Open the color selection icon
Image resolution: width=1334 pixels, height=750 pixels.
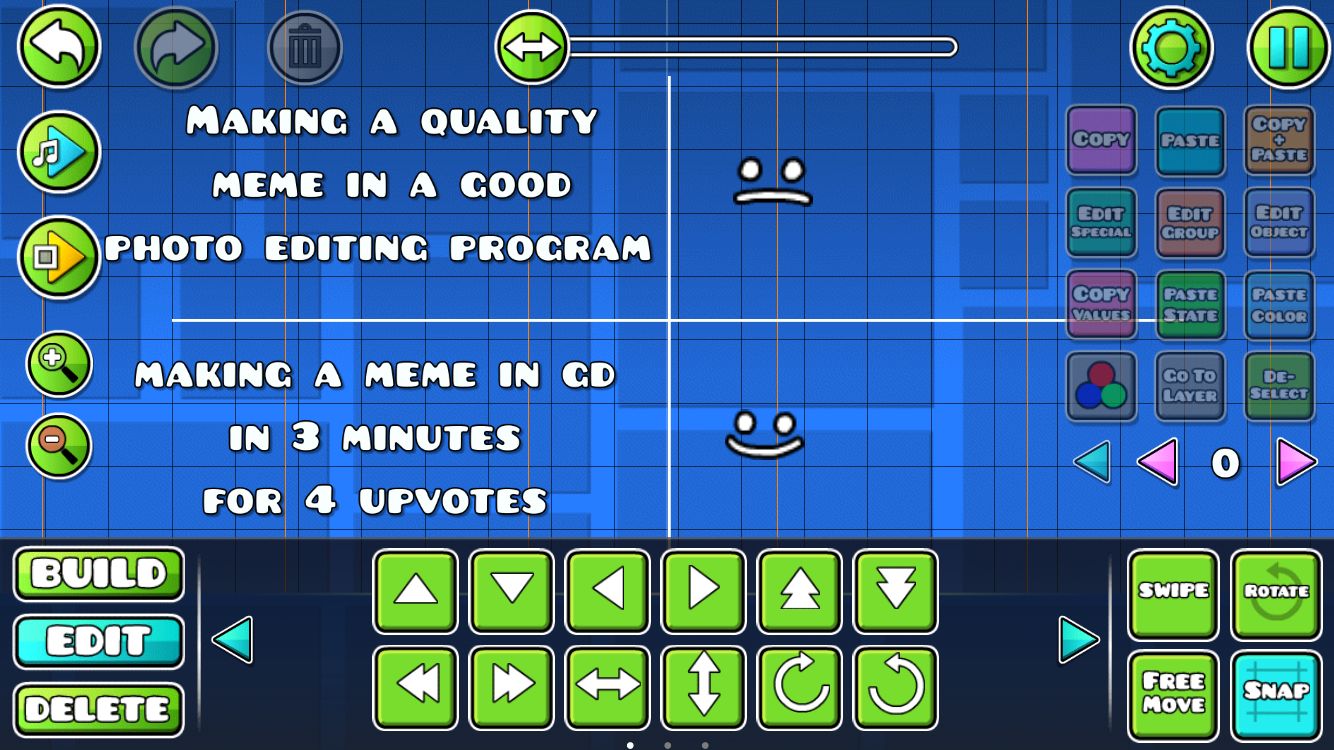(x=1101, y=385)
